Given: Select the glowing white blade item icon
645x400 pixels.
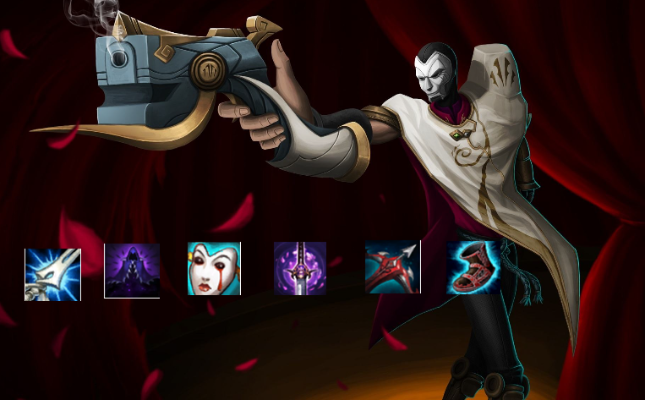Looking at the screenshot, I should click(x=52, y=274).
